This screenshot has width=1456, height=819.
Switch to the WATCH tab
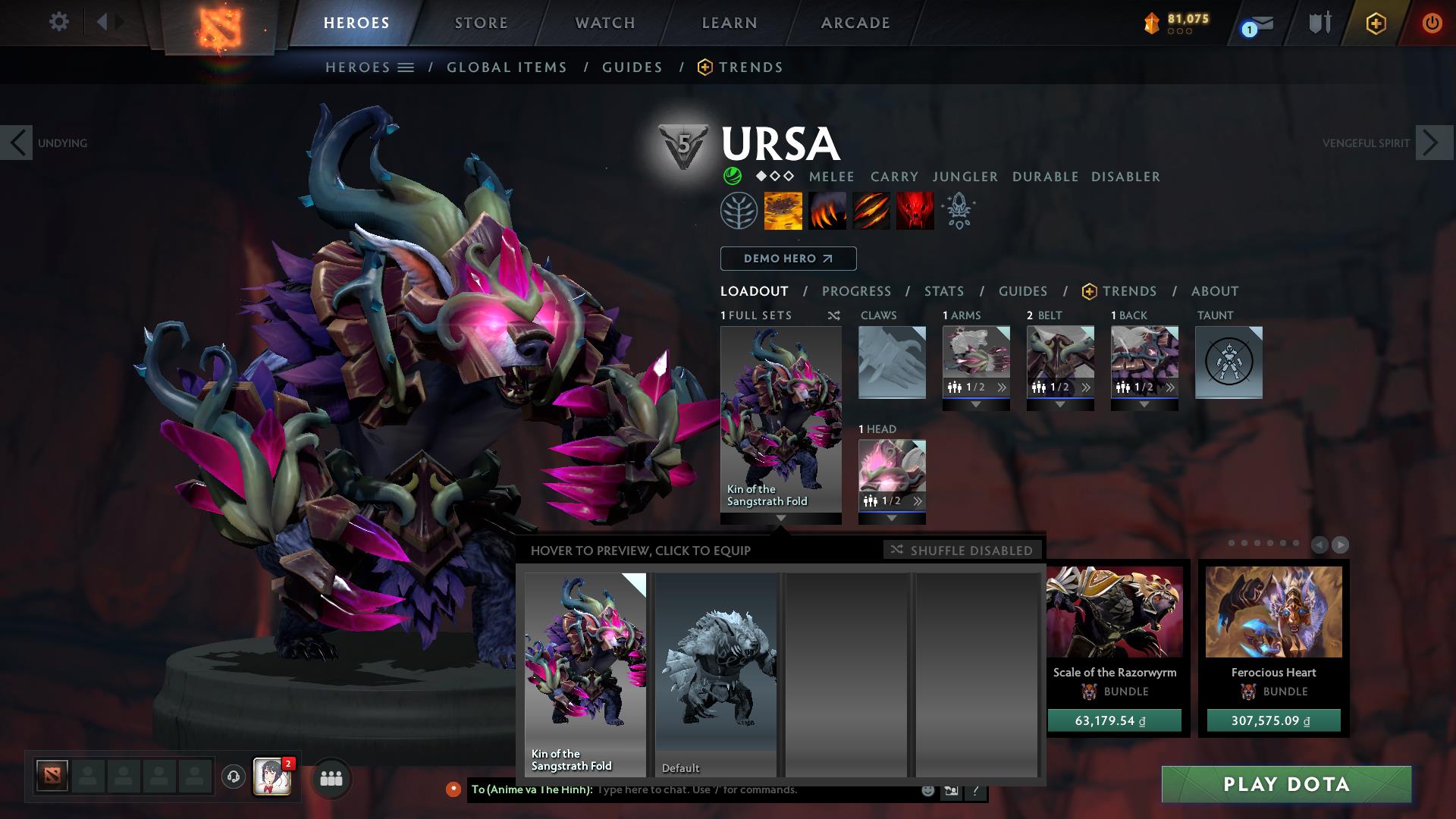(x=603, y=22)
